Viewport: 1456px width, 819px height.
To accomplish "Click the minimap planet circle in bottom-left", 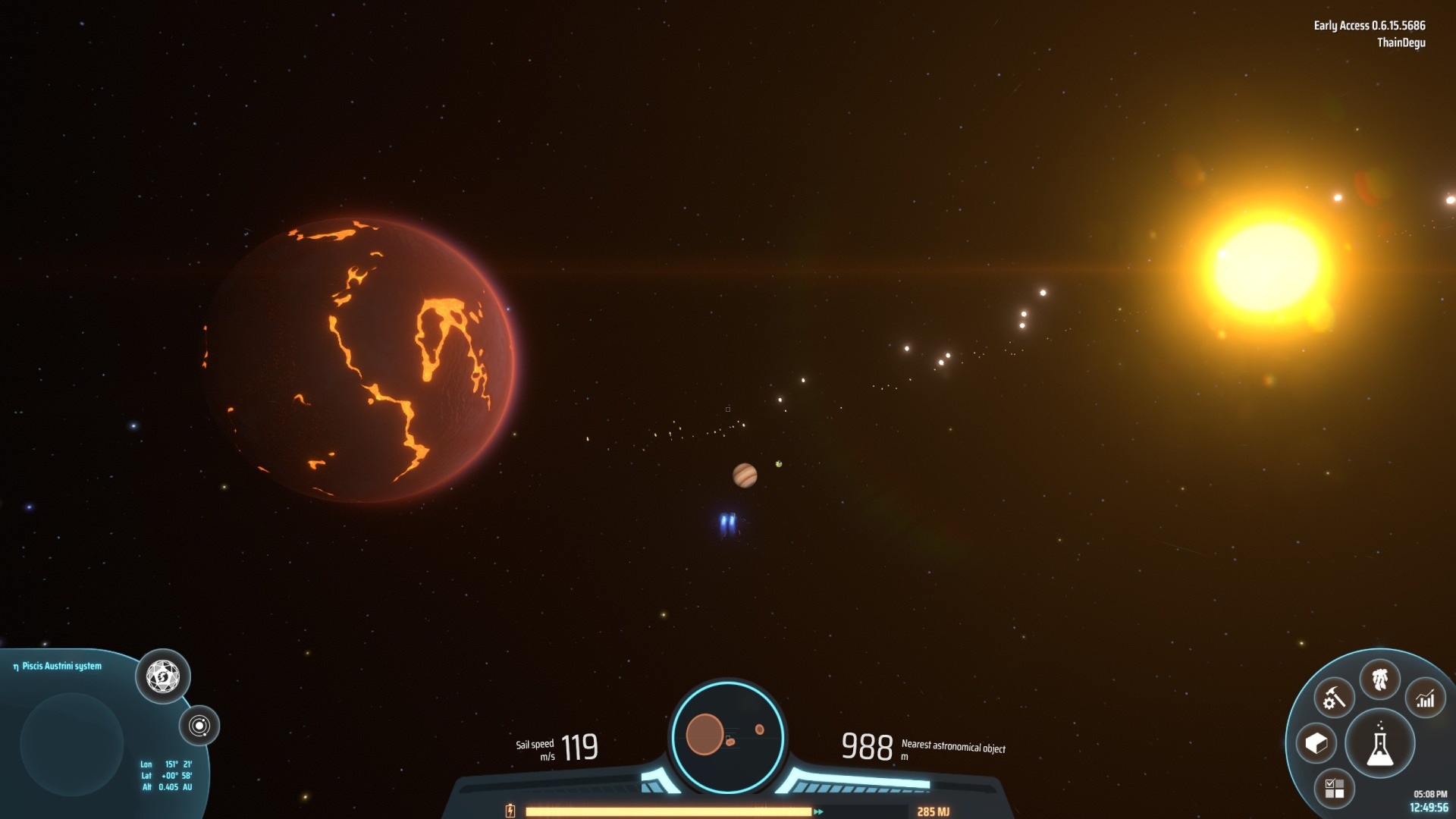I will 71,743.
